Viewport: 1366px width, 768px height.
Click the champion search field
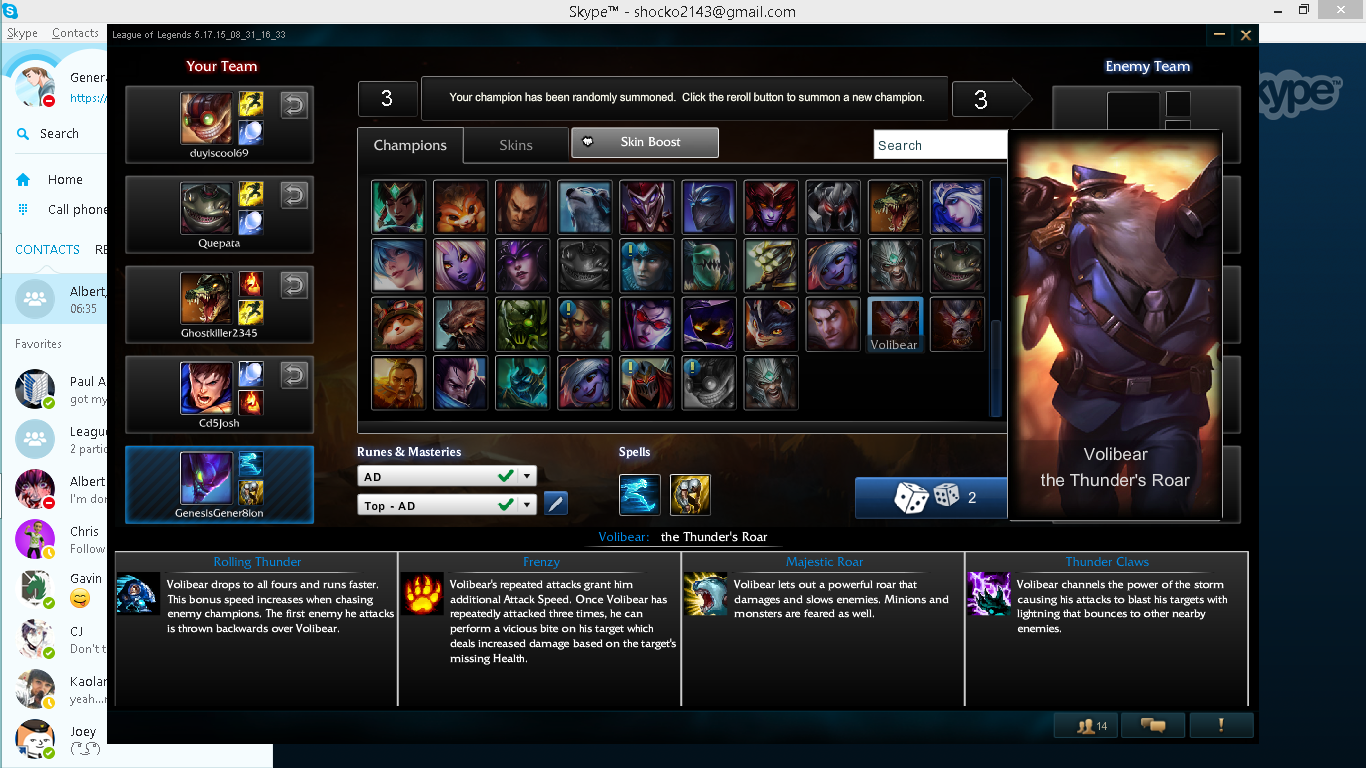940,144
